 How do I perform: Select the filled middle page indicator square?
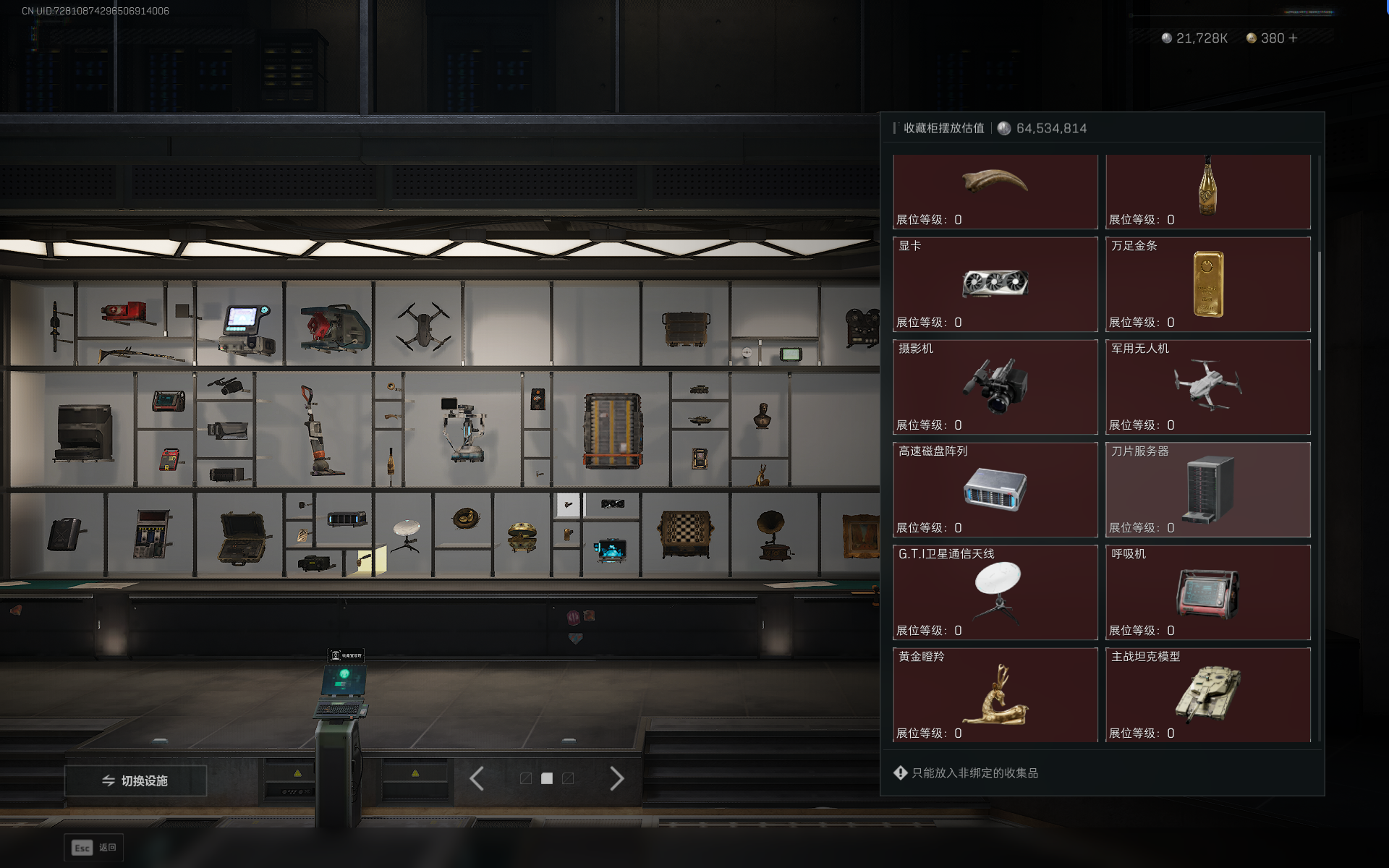pyautogui.click(x=547, y=779)
